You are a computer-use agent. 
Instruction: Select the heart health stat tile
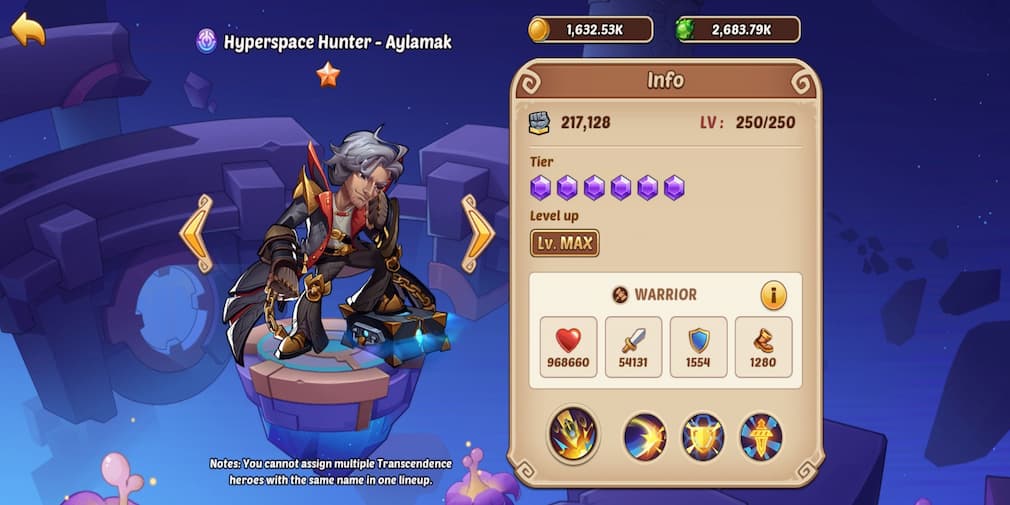click(x=568, y=347)
